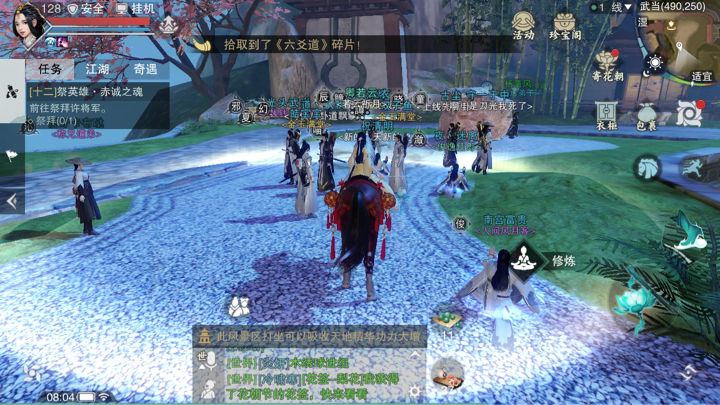
Task: Switch to the 江湖 tab
Action: point(98,69)
